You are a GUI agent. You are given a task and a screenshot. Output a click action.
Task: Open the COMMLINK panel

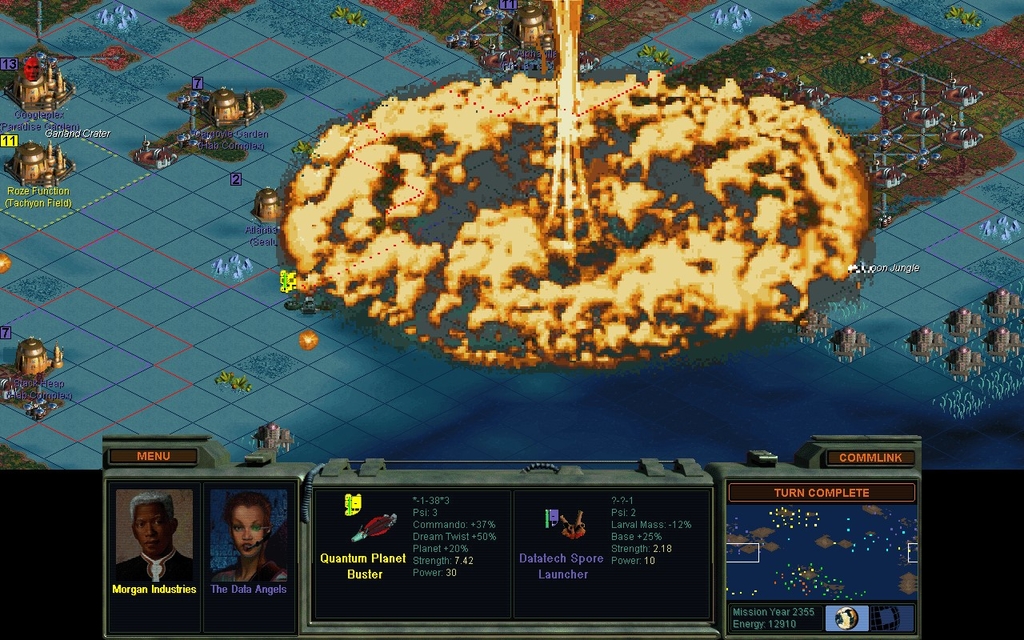click(x=870, y=457)
